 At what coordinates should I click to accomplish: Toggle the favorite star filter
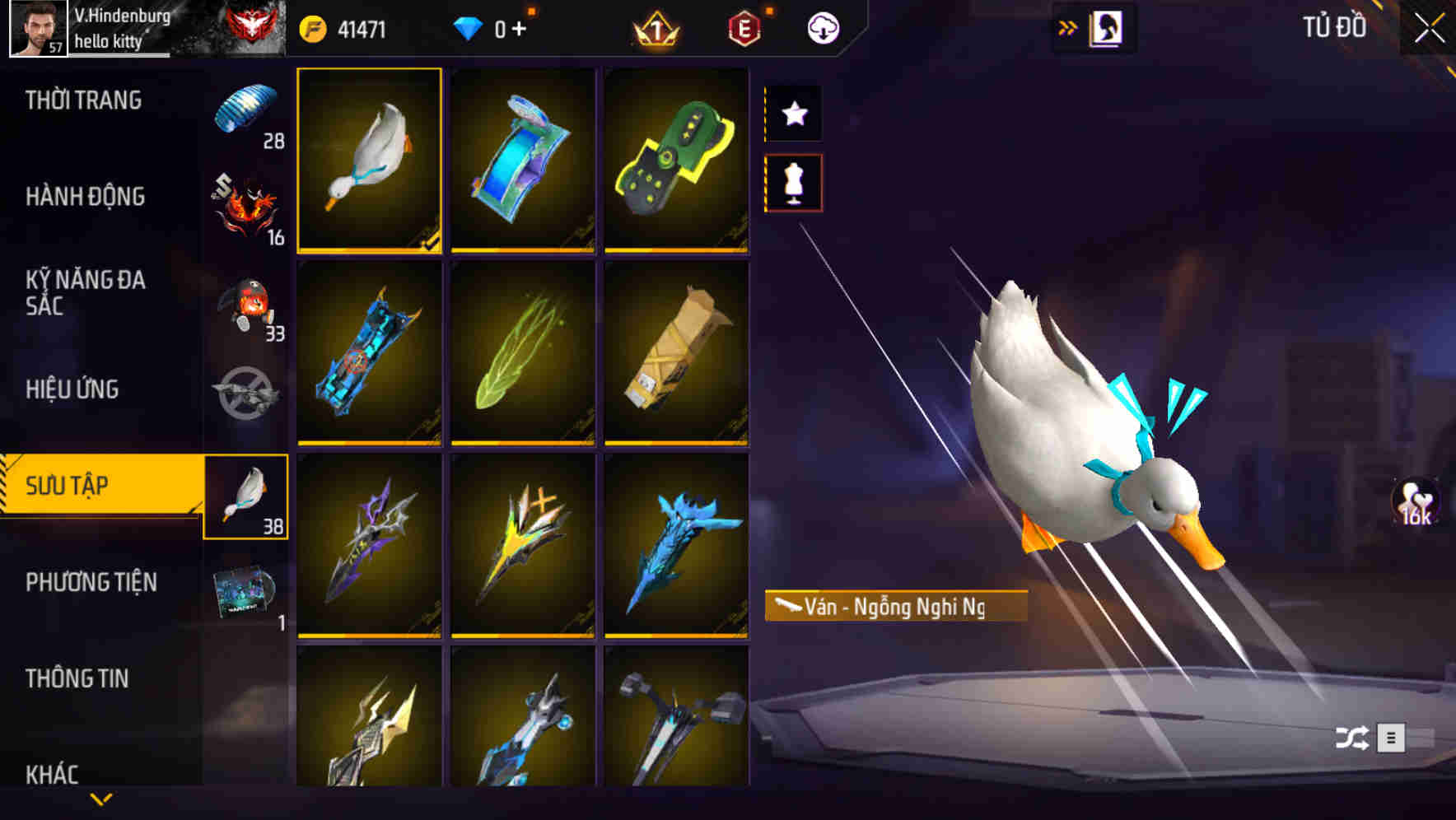pos(793,114)
